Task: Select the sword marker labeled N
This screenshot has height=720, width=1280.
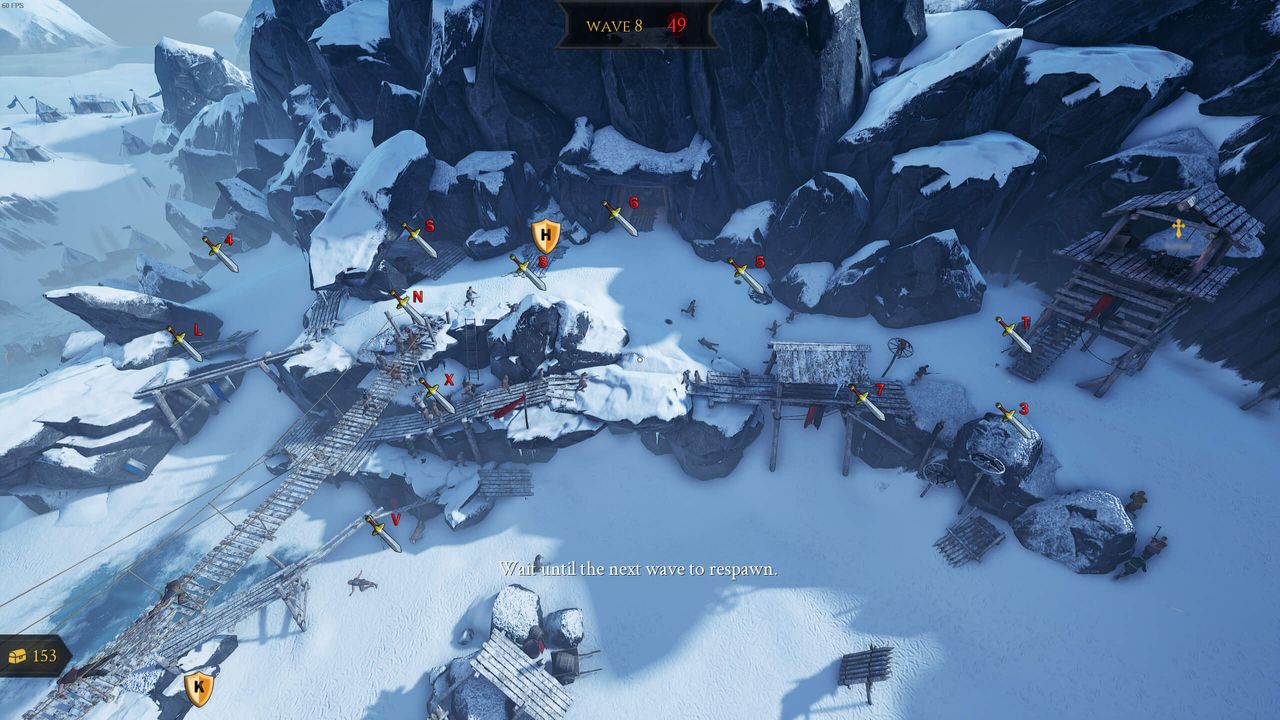Action: 406,307
